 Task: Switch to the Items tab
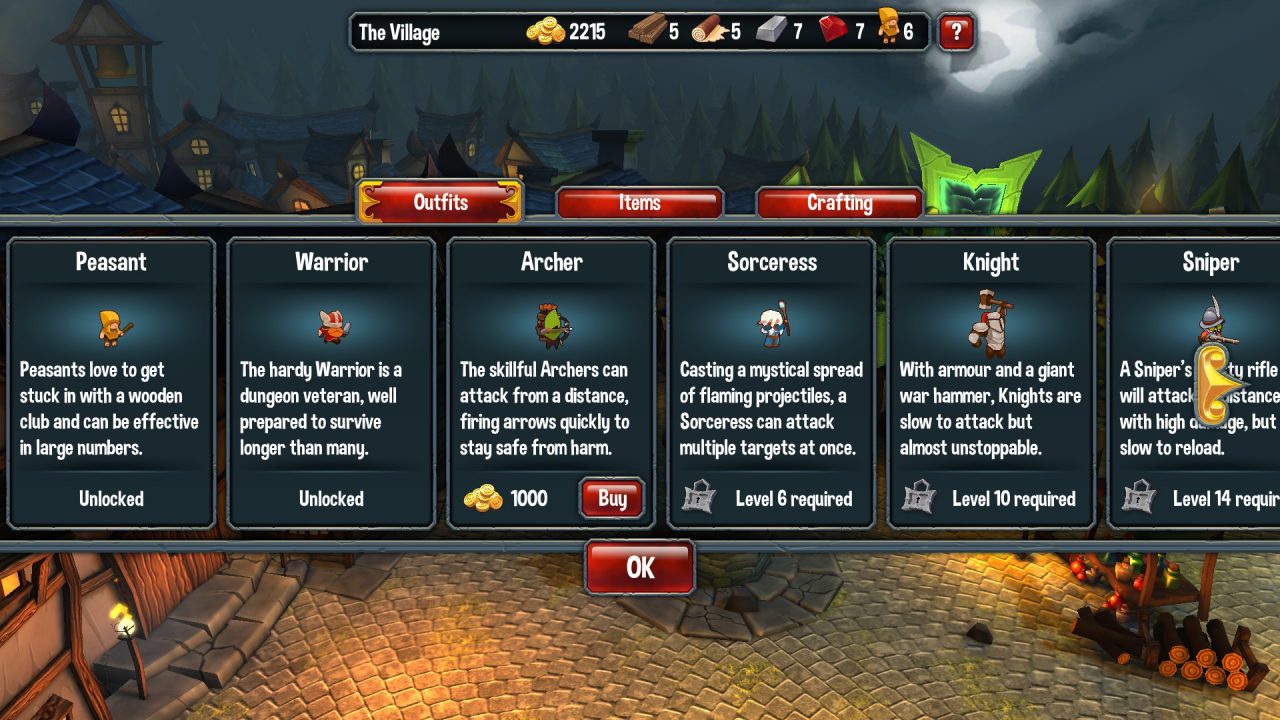[x=638, y=203]
